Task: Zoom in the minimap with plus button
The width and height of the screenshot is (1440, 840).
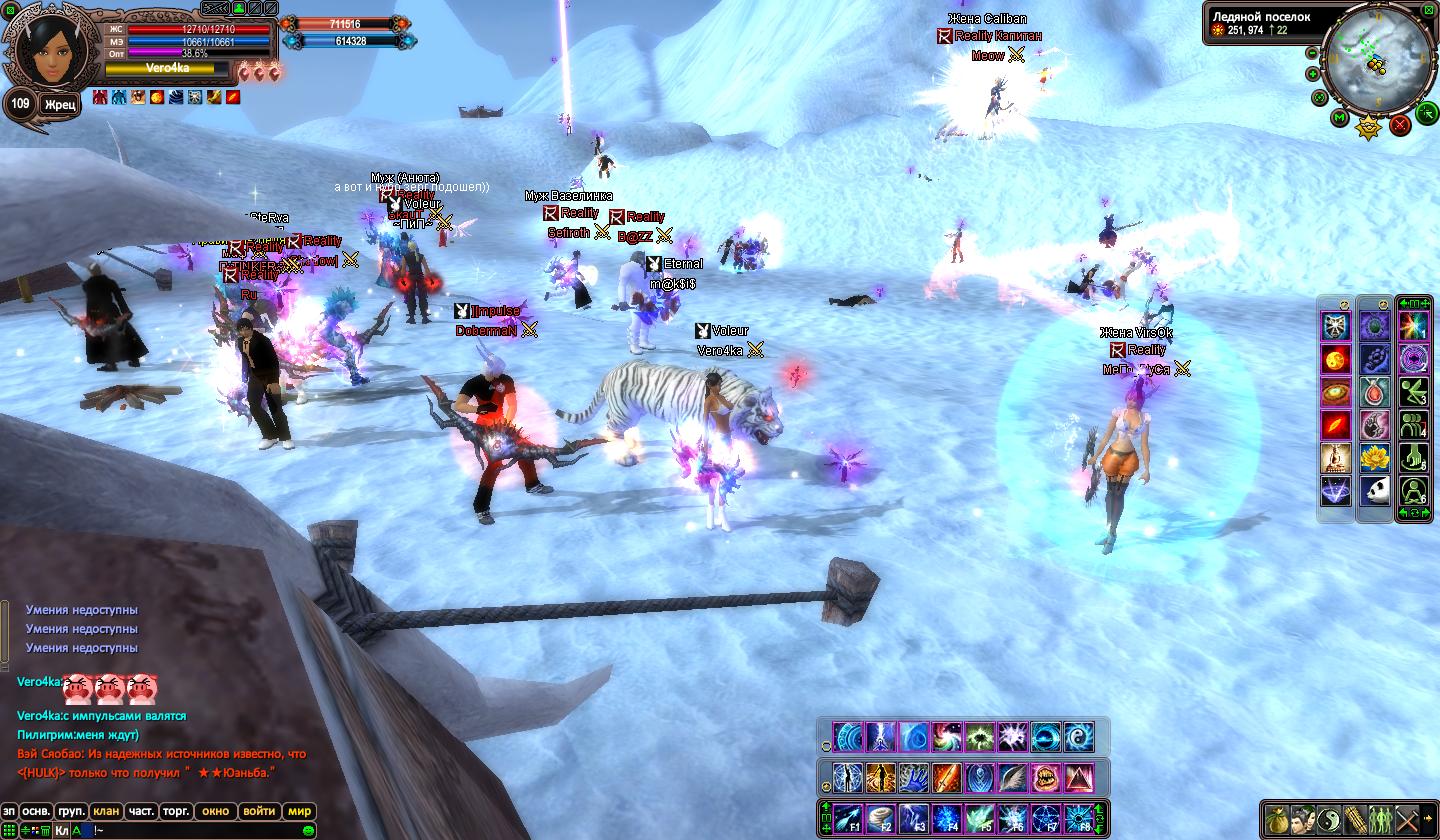Action: 1311,73
